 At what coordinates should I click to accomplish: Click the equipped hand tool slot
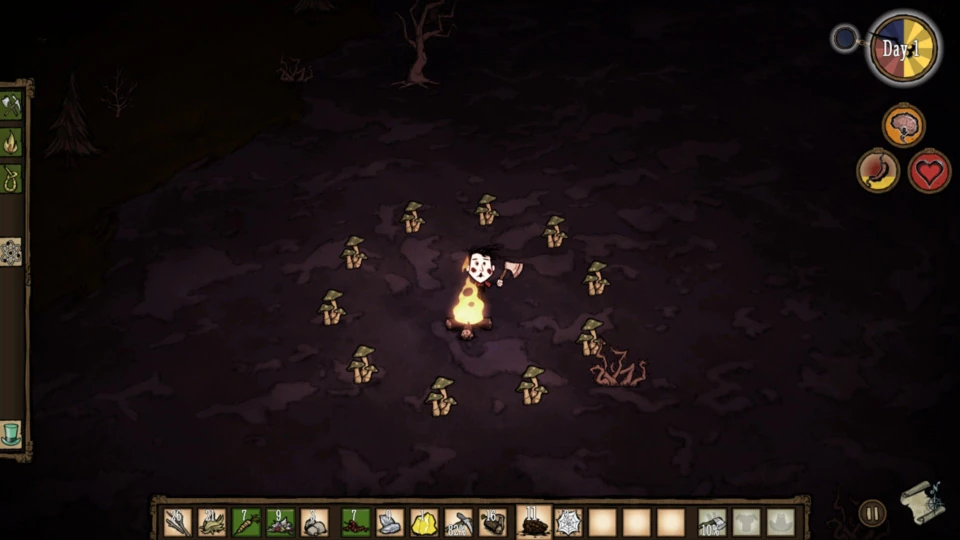(x=712, y=522)
